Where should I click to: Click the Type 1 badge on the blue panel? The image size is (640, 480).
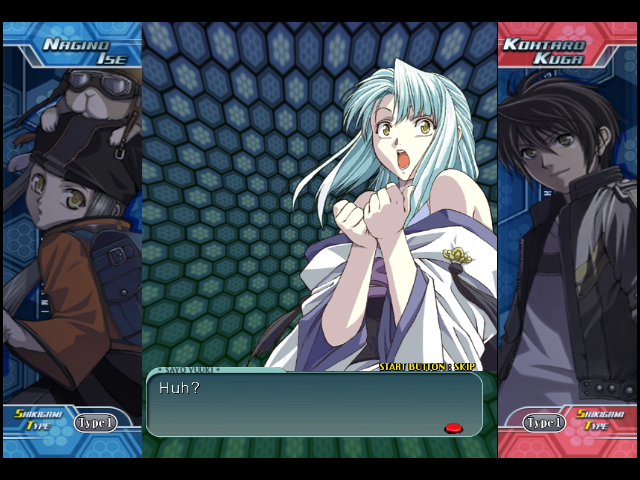pyautogui.click(x=95, y=423)
